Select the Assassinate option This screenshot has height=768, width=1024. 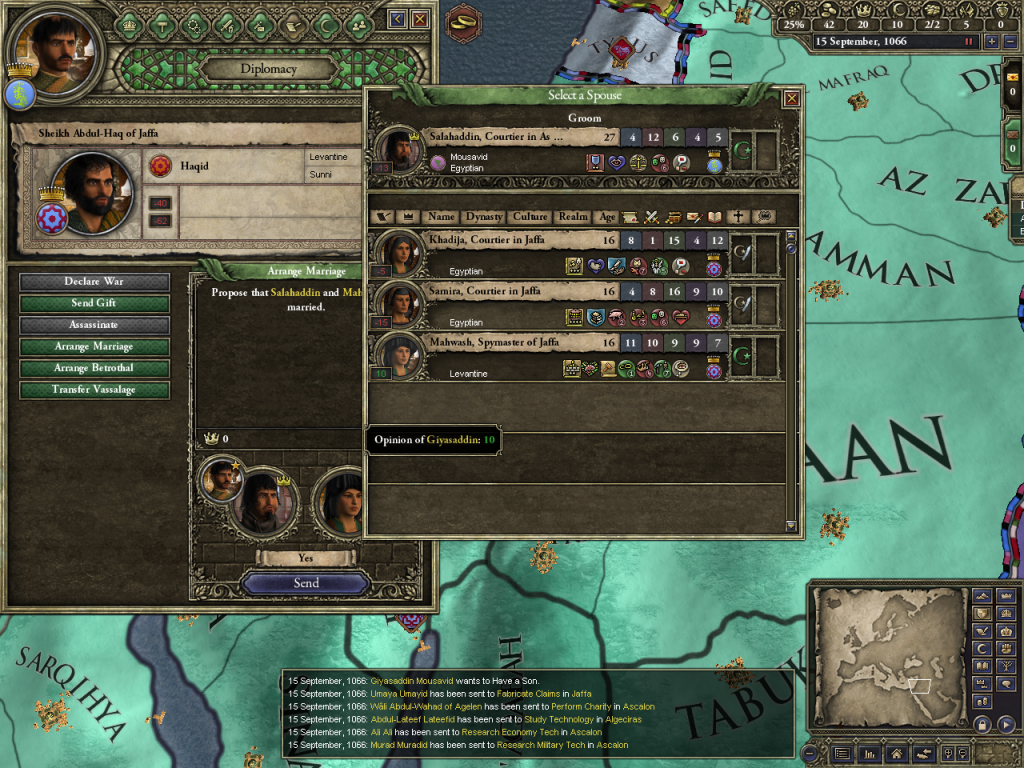pos(94,325)
